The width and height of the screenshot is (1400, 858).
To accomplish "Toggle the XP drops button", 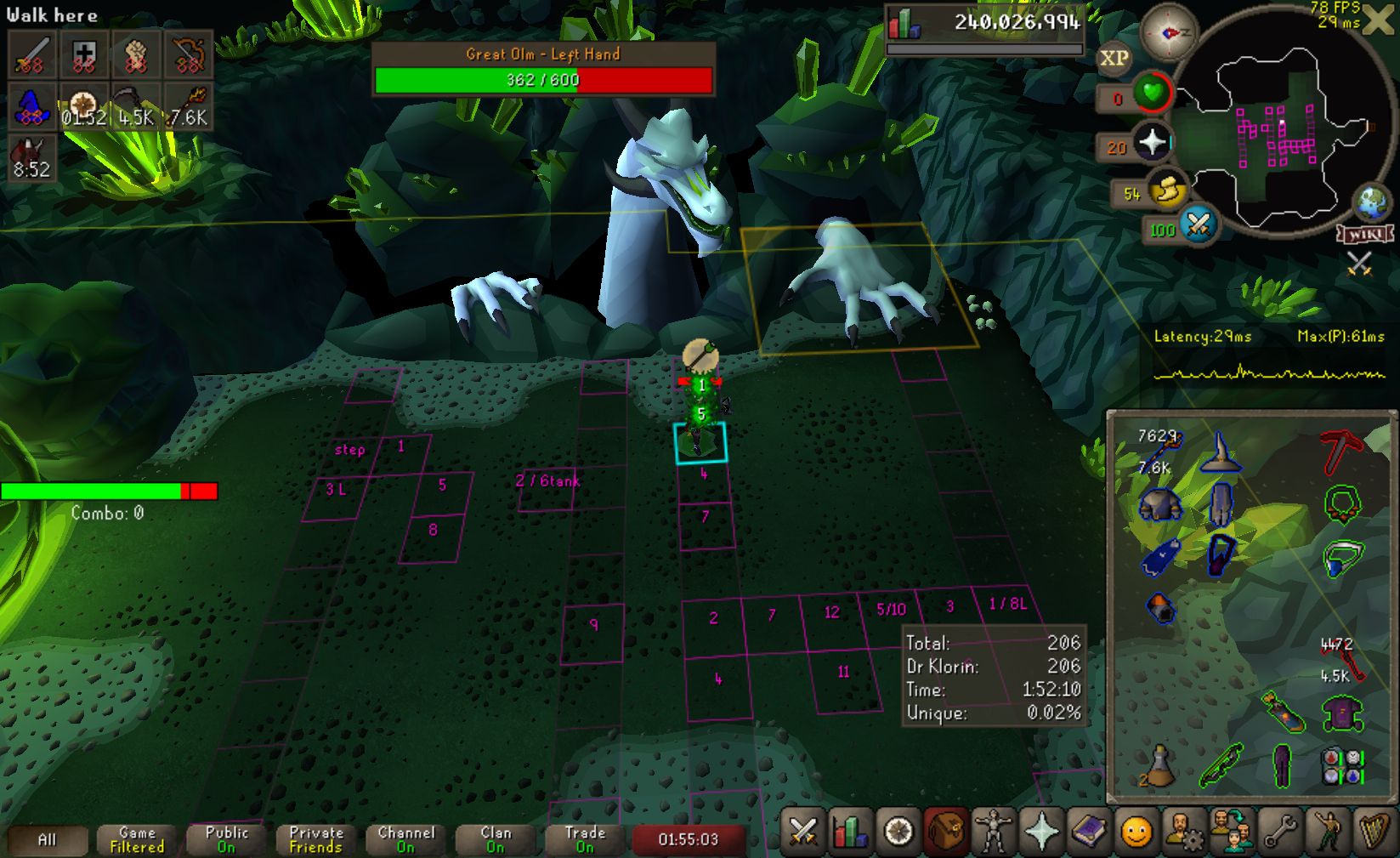I will tap(1114, 59).
